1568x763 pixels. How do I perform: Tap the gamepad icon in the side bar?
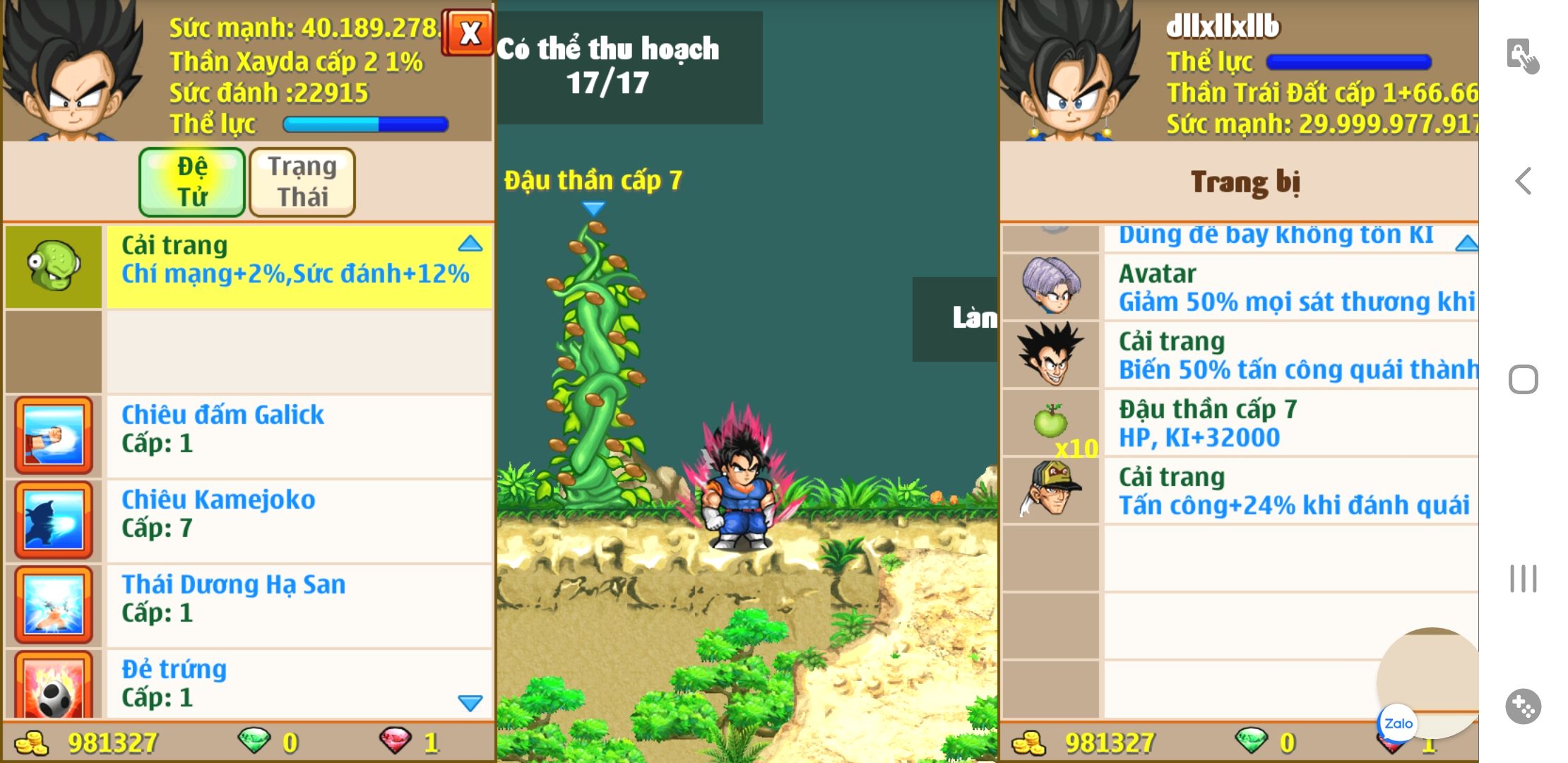pos(1523,706)
